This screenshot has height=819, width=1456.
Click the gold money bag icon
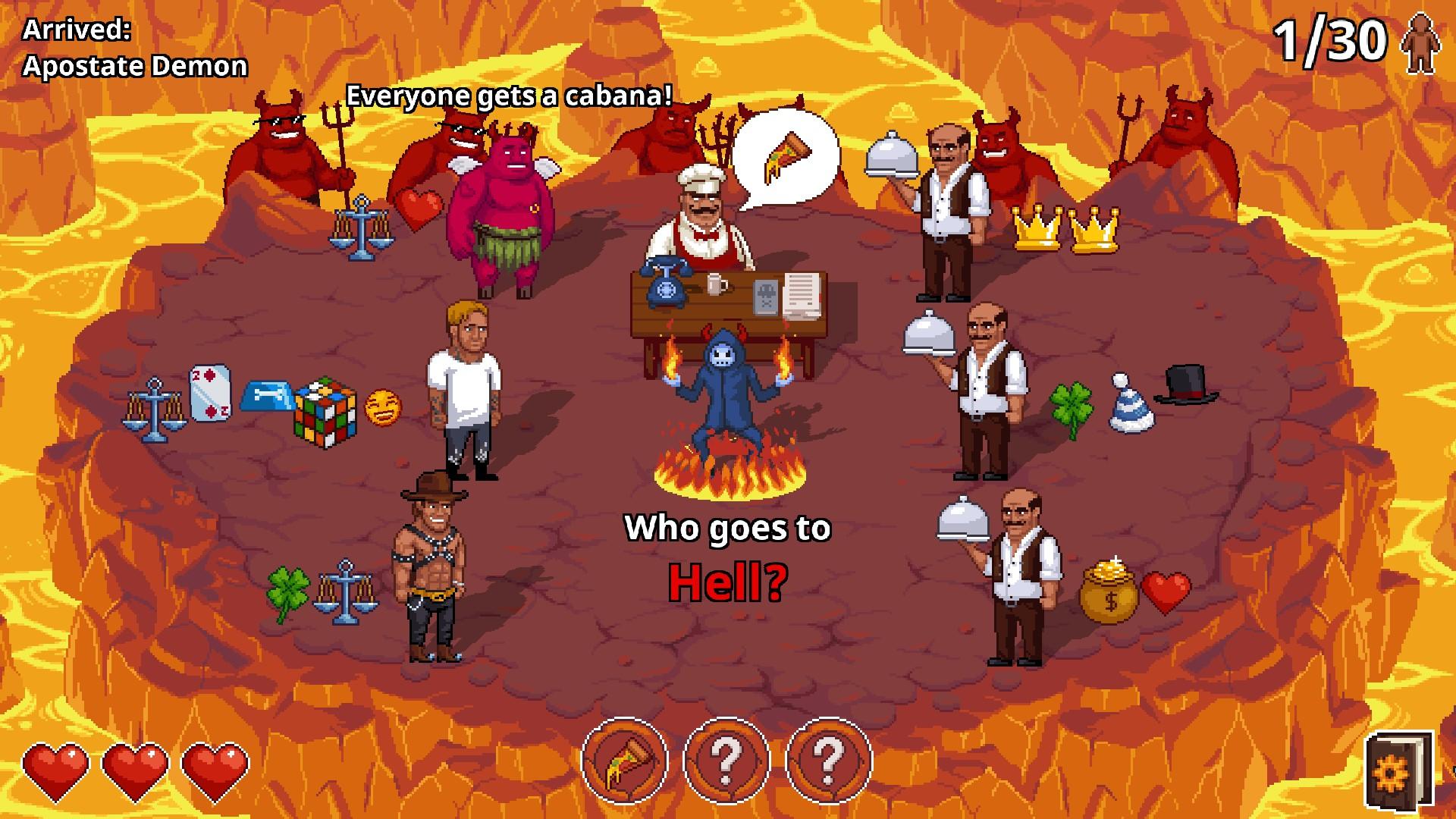coord(1108,595)
